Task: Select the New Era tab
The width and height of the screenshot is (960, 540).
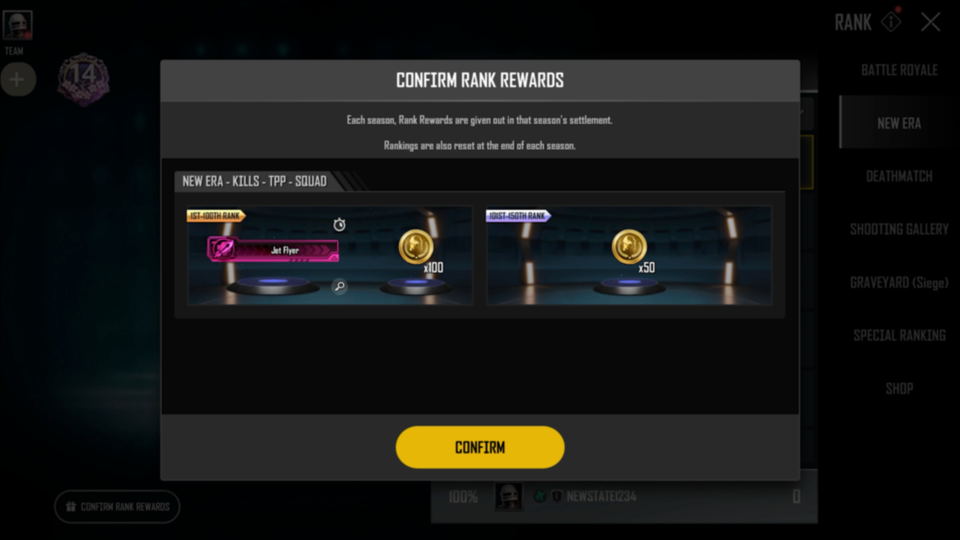Action: (899, 123)
